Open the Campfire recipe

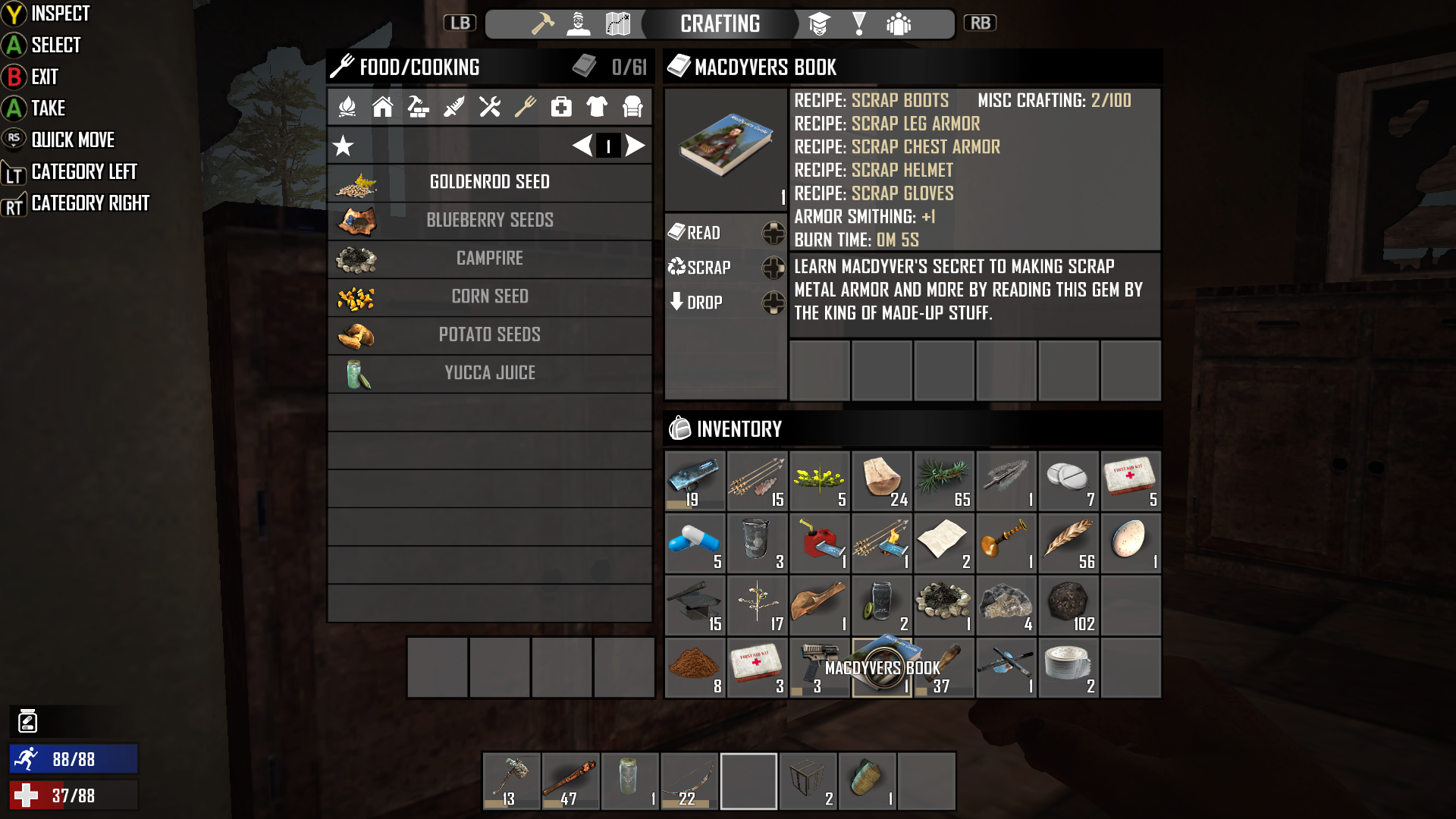pos(489,259)
